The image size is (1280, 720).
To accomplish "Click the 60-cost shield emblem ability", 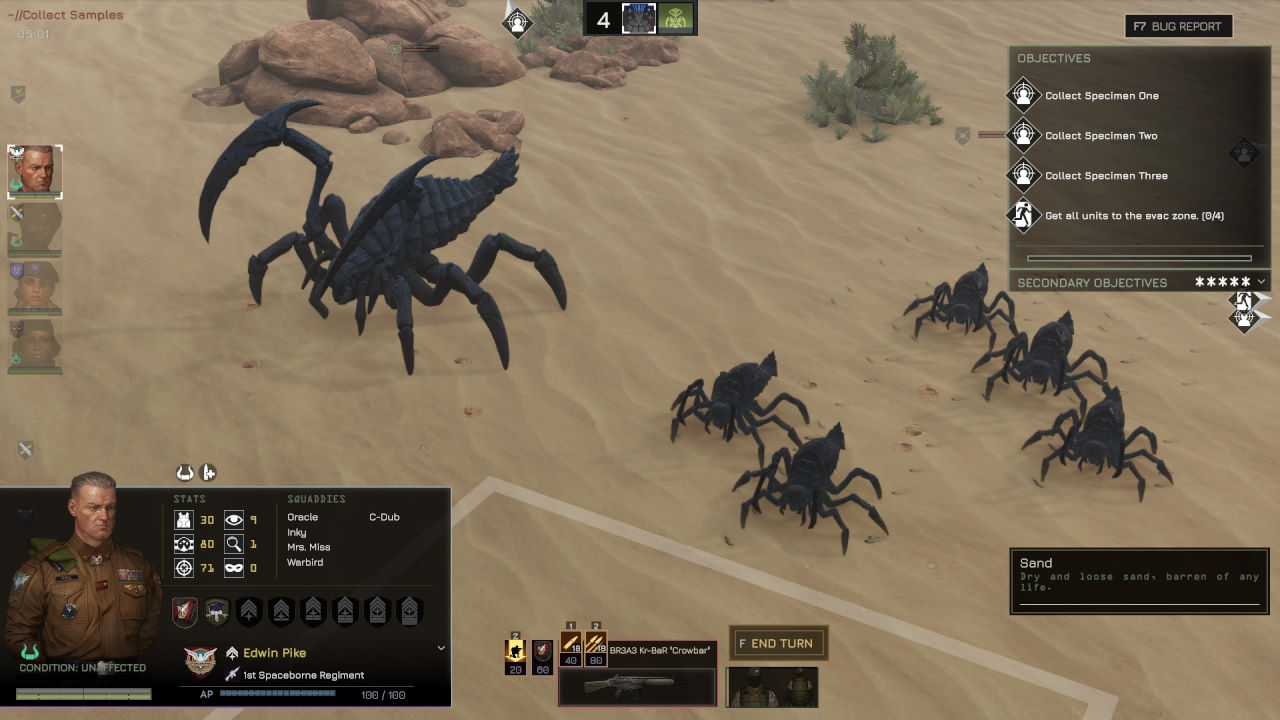I will [542, 655].
